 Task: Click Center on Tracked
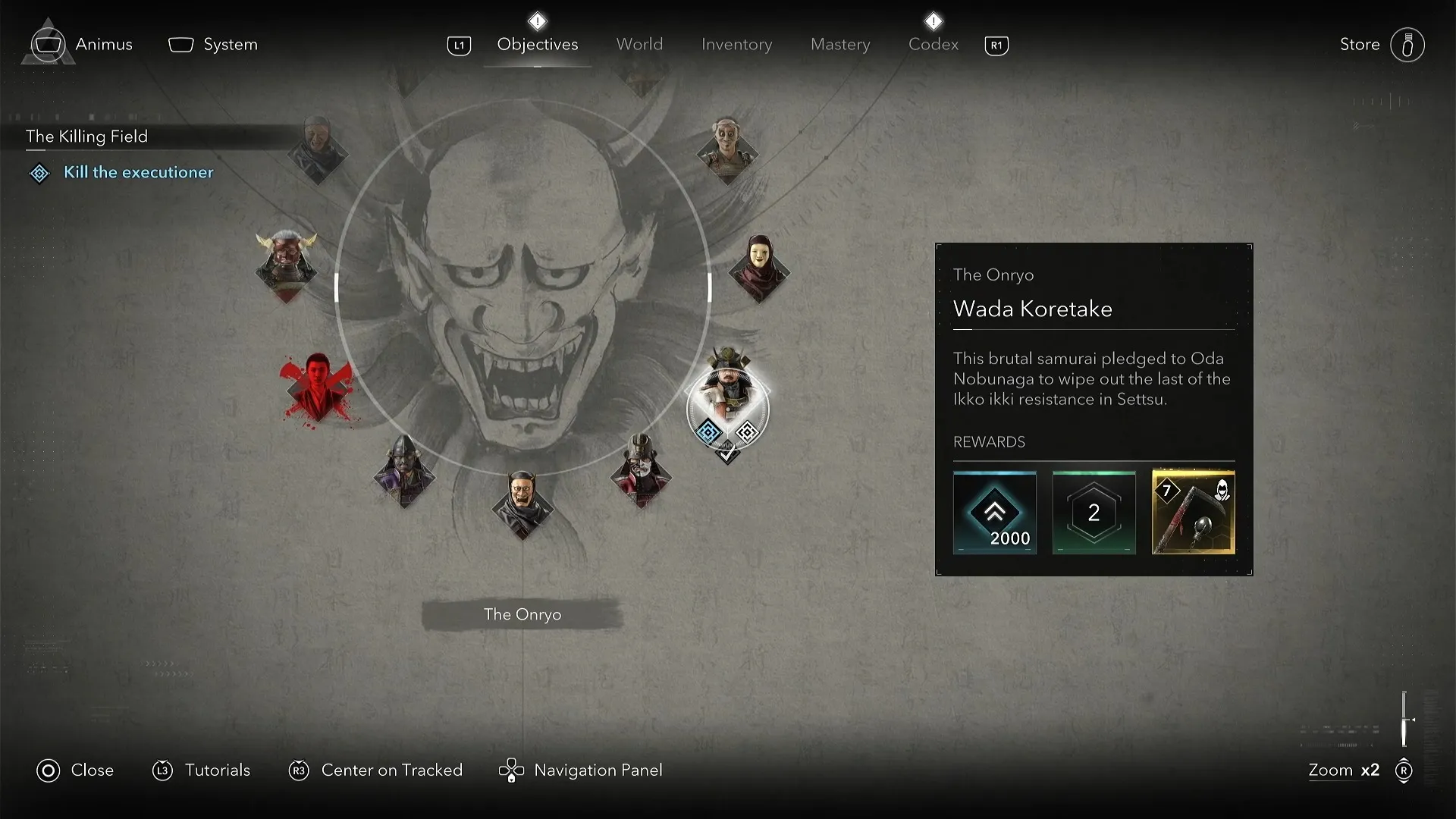coord(392,770)
